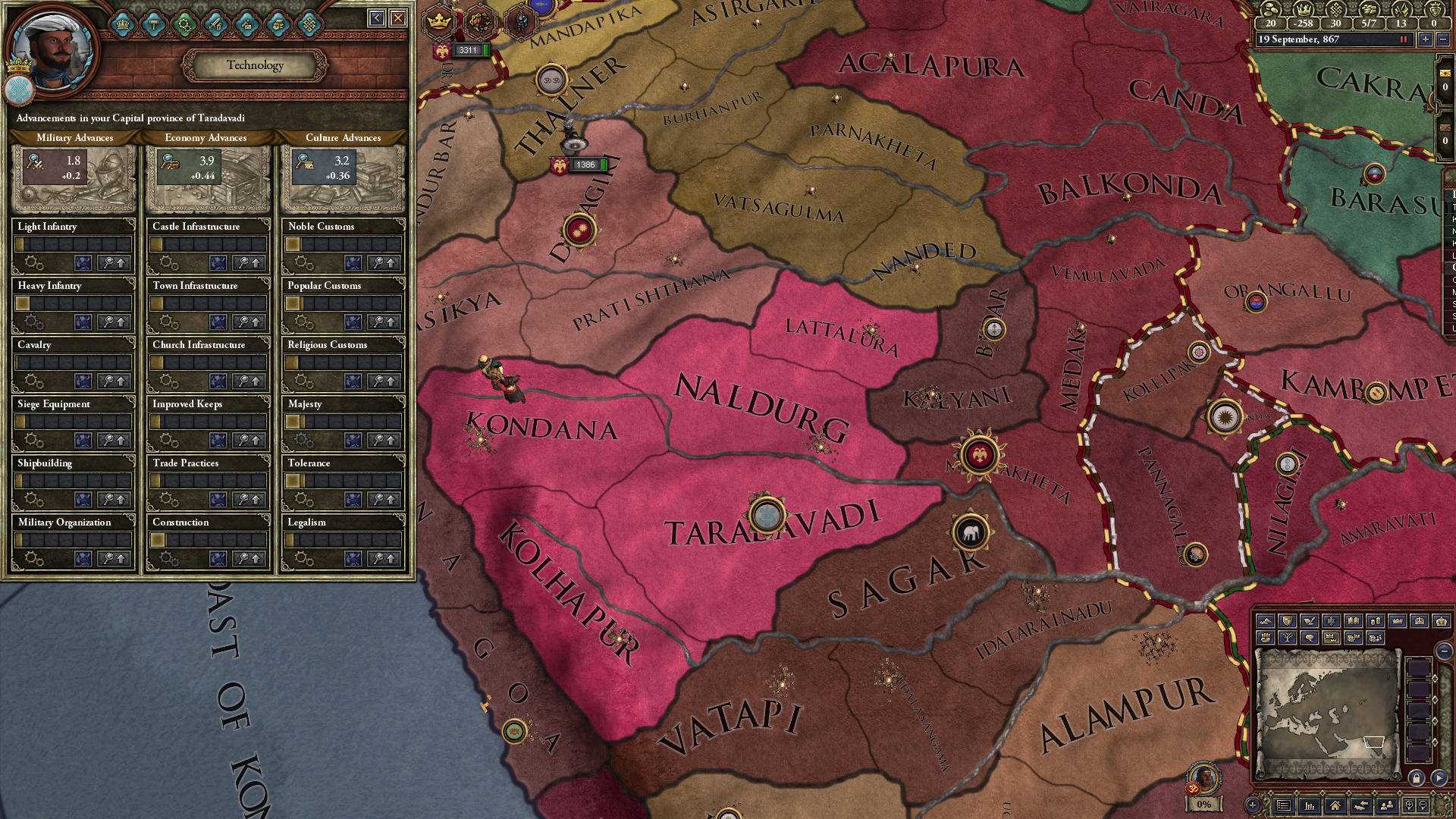Click the house icon to go home
The width and height of the screenshot is (1456, 819).
(x=1335, y=805)
